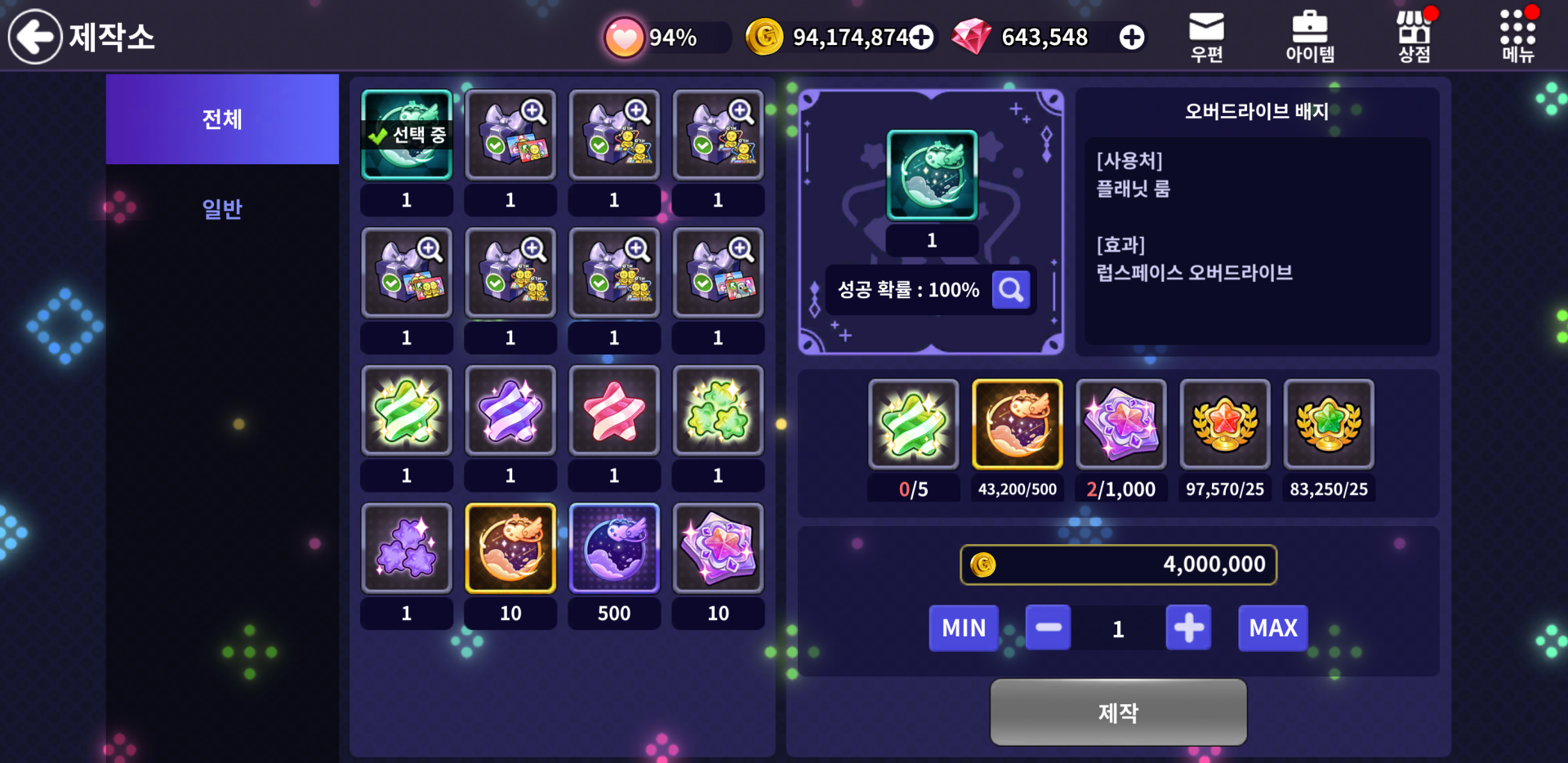Select the purple star cluster recipe
Screen dimensions: 1568x763
pyautogui.click(x=407, y=547)
